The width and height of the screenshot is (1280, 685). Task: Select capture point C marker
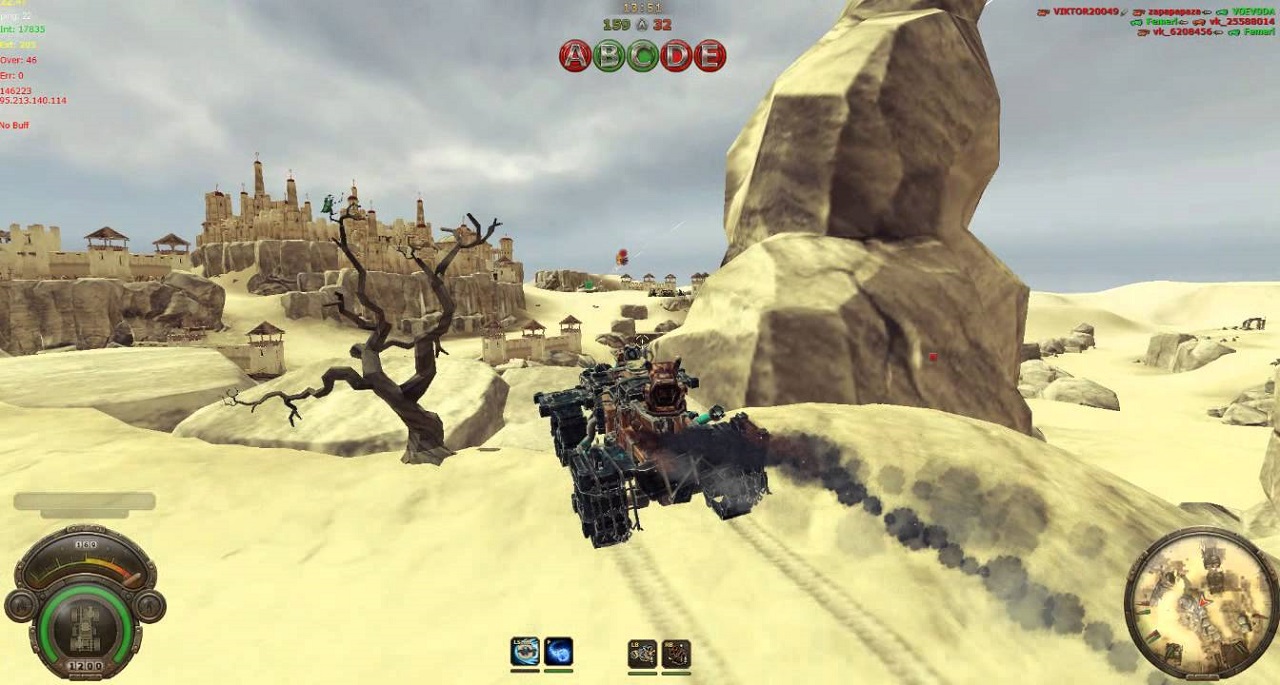click(x=642, y=56)
